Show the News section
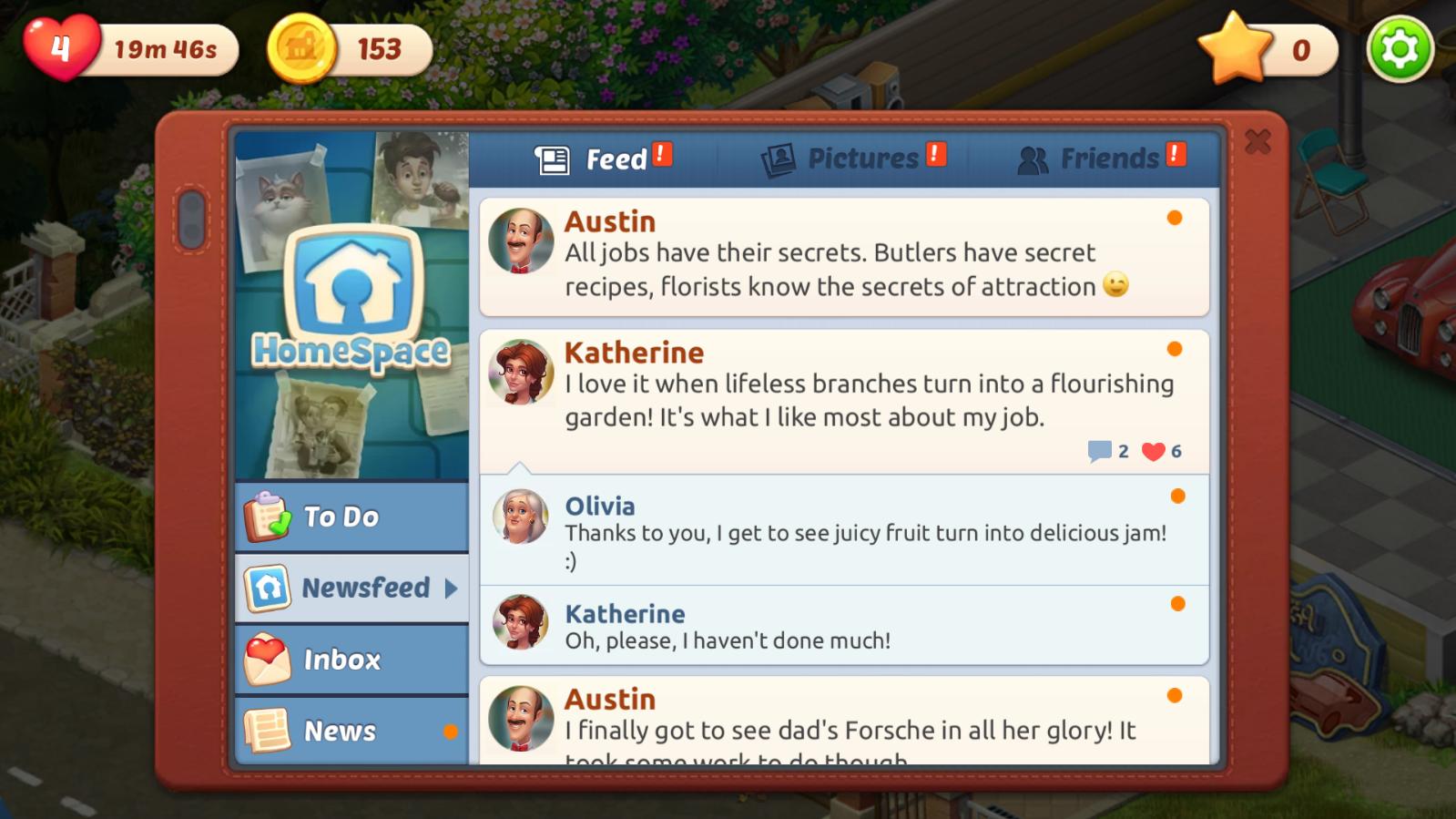This screenshot has width=1456, height=819. [351, 731]
